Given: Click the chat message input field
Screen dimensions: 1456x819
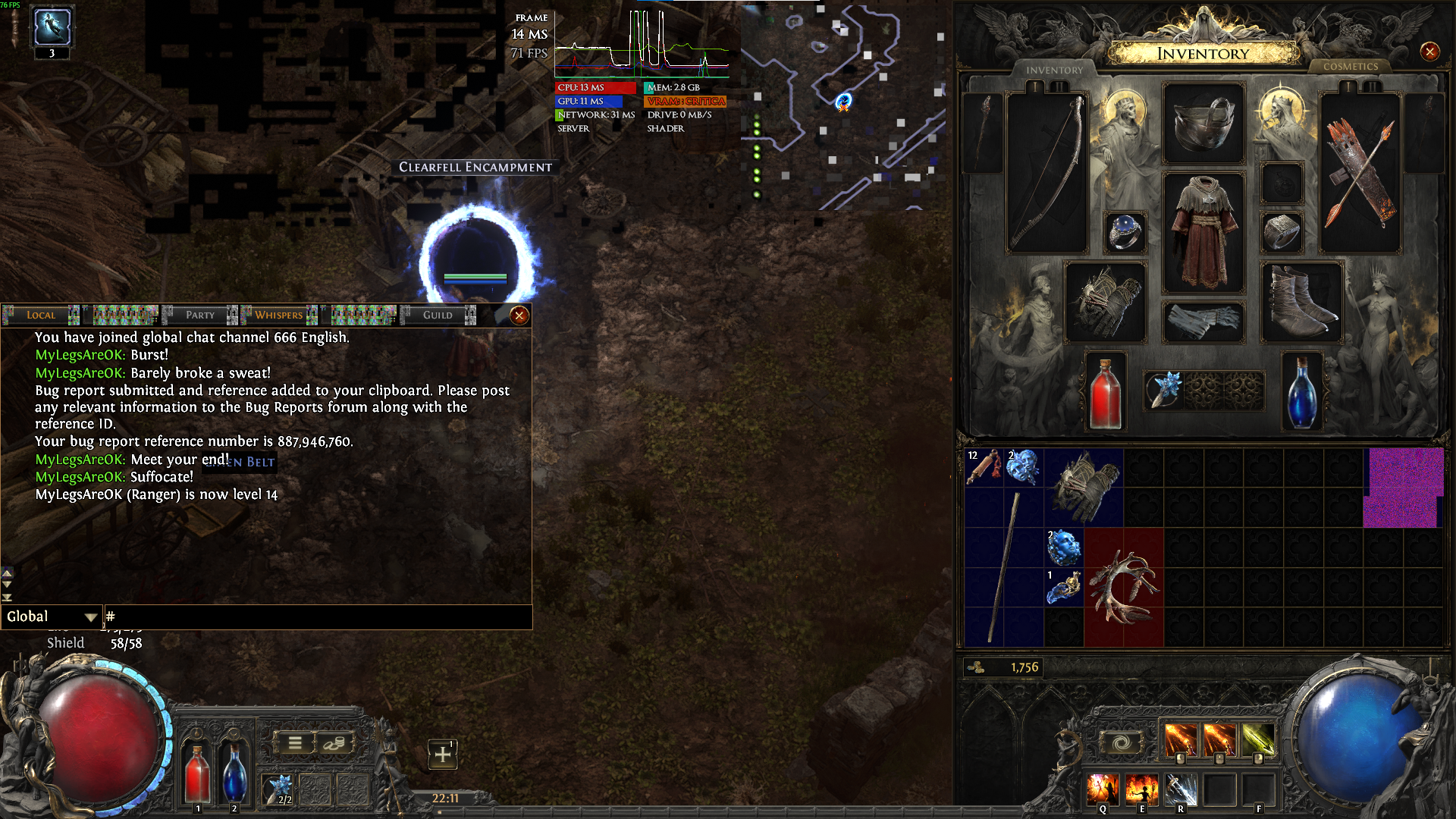Looking at the screenshot, I should 318,617.
